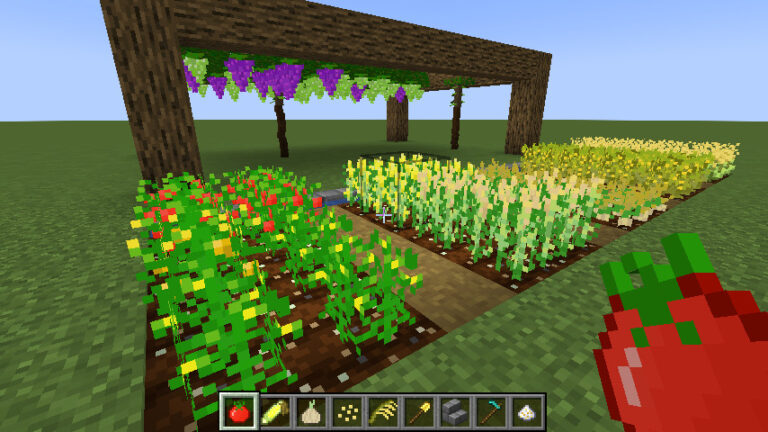Equip the diamond hoe from the hotbar

tap(491, 412)
